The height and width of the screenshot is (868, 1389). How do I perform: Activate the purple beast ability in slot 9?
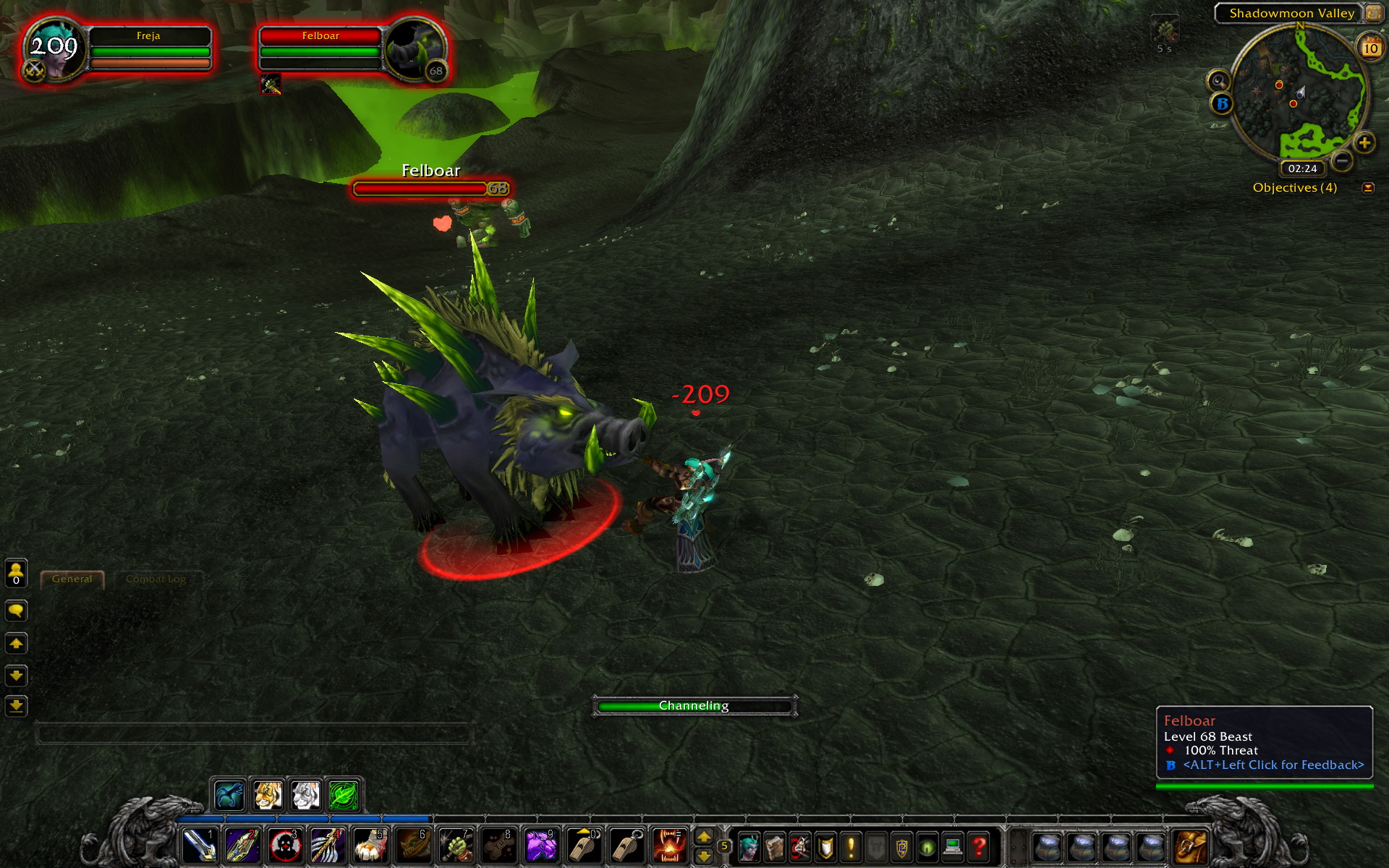click(540, 845)
